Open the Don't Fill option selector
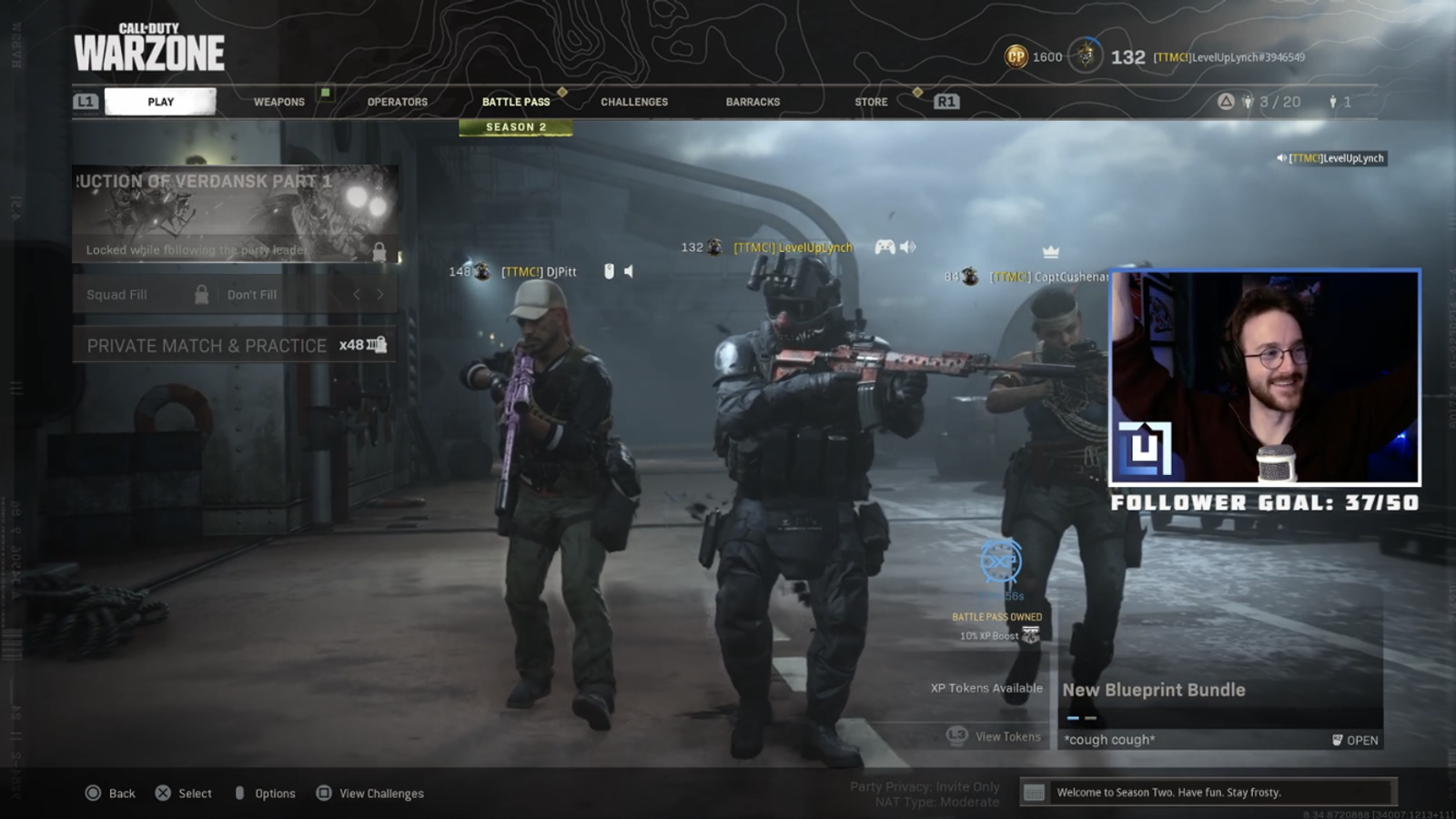Viewport: 1456px width, 819px height. pos(252,294)
